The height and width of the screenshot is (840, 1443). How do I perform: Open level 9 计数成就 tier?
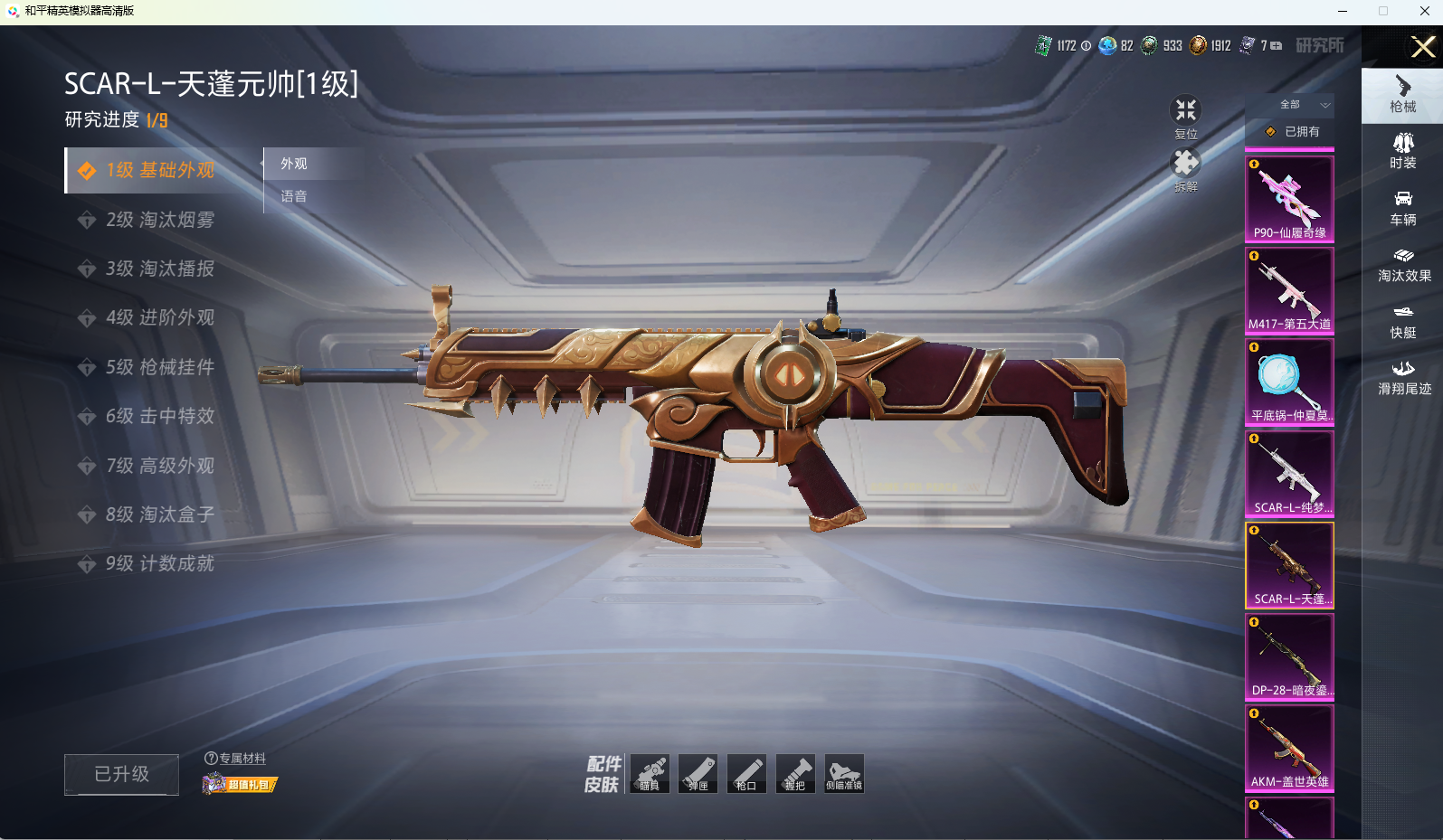(x=159, y=563)
